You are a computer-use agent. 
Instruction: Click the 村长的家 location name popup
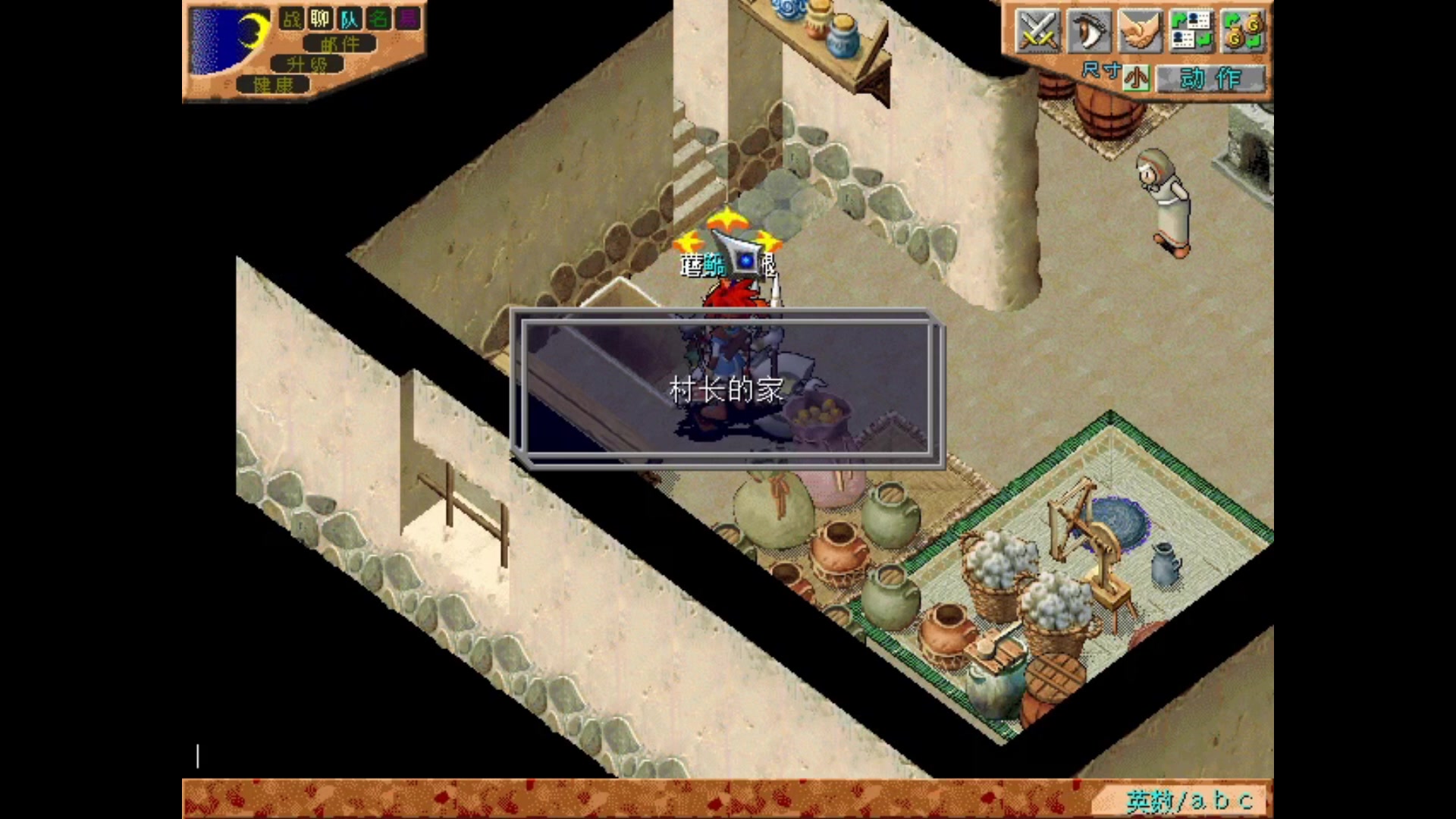726,390
